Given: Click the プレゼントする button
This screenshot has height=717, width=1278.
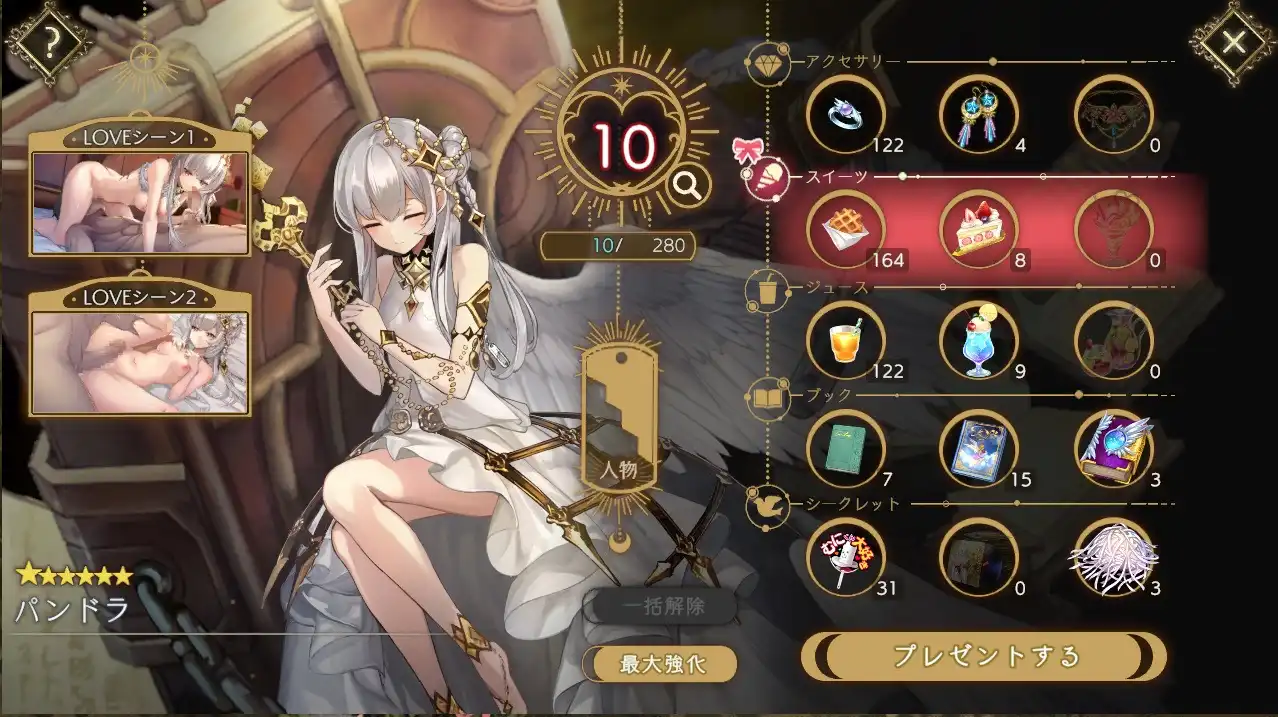Looking at the screenshot, I should pos(985,656).
